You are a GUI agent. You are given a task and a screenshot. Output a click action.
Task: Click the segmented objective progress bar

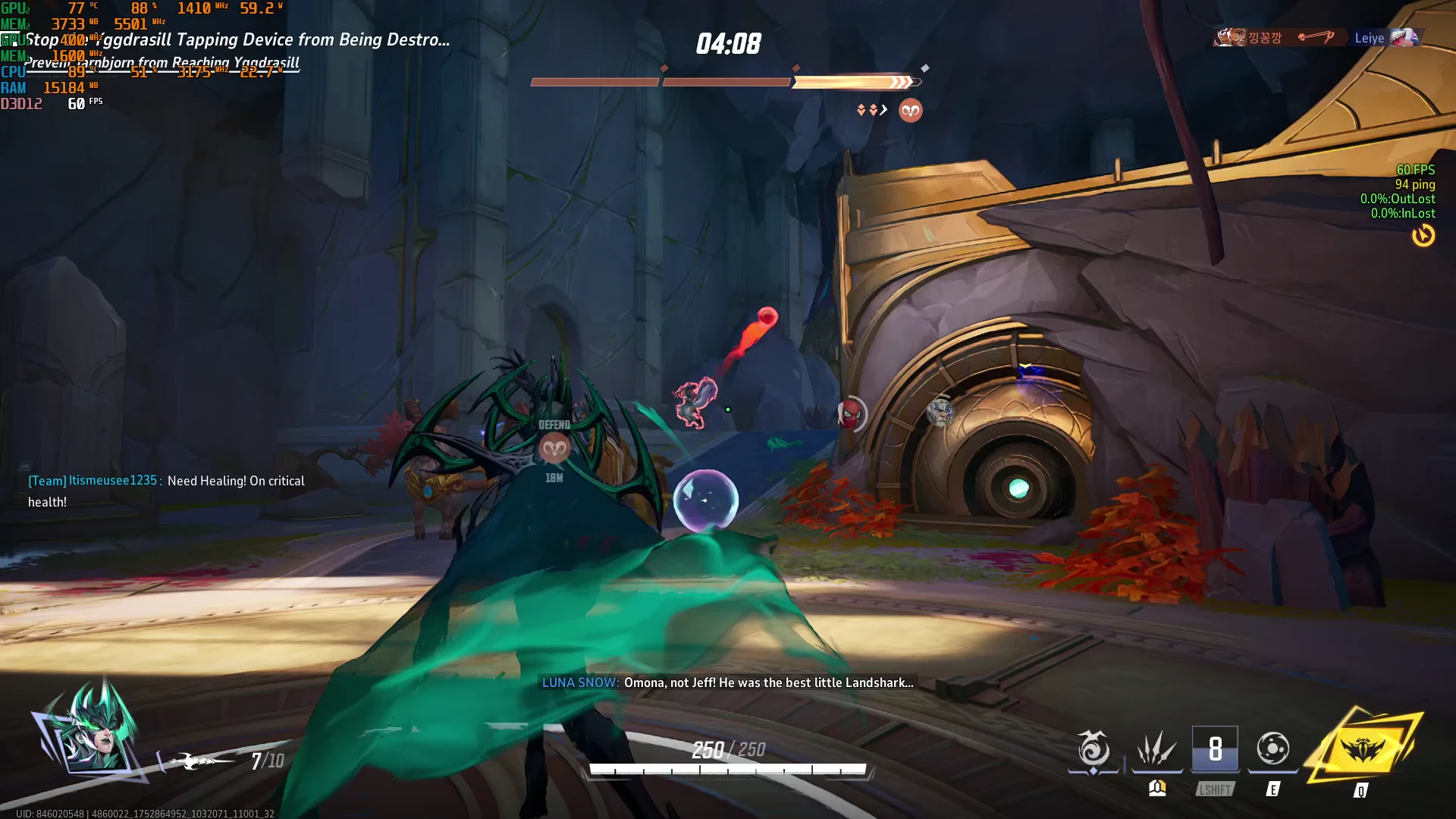tap(726, 82)
